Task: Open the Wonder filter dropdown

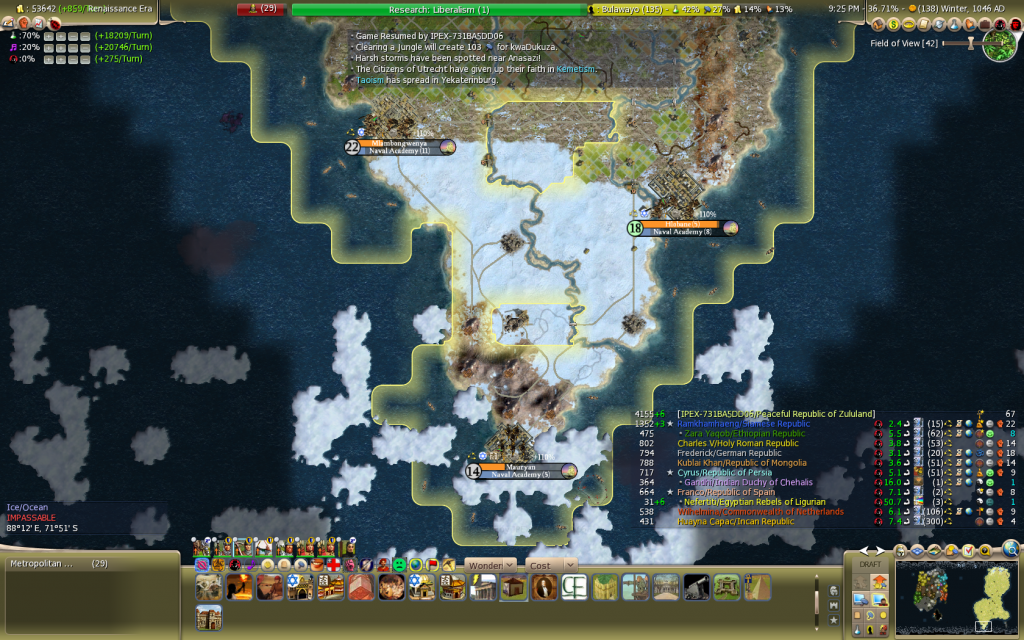Action: tap(490, 565)
